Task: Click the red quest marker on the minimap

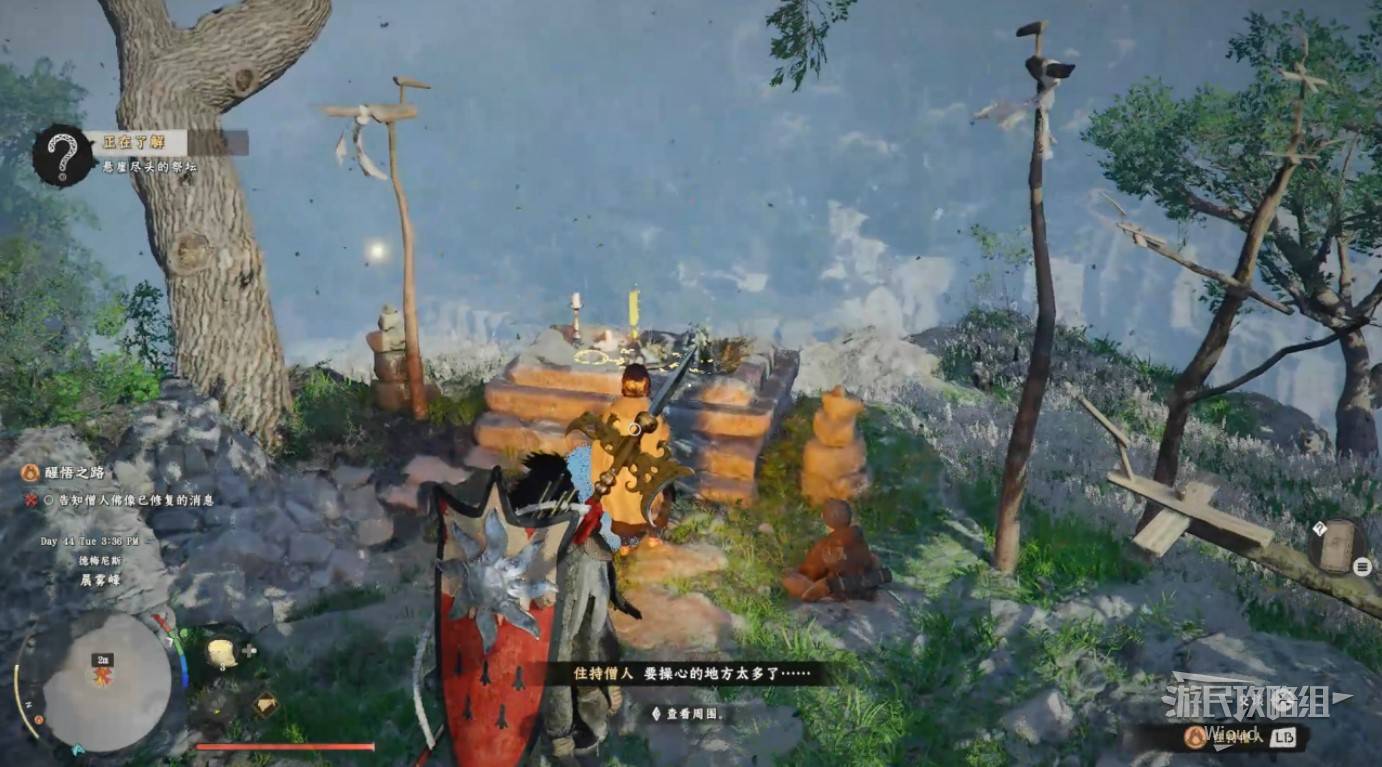Action: (x=101, y=676)
